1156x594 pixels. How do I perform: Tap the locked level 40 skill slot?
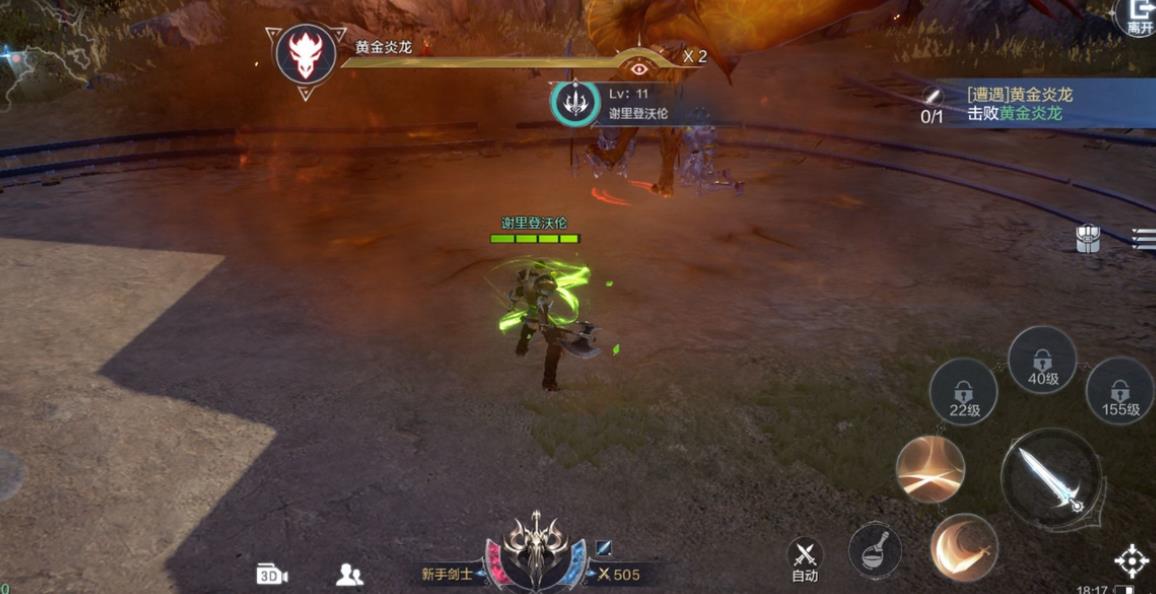pos(1042,361)
